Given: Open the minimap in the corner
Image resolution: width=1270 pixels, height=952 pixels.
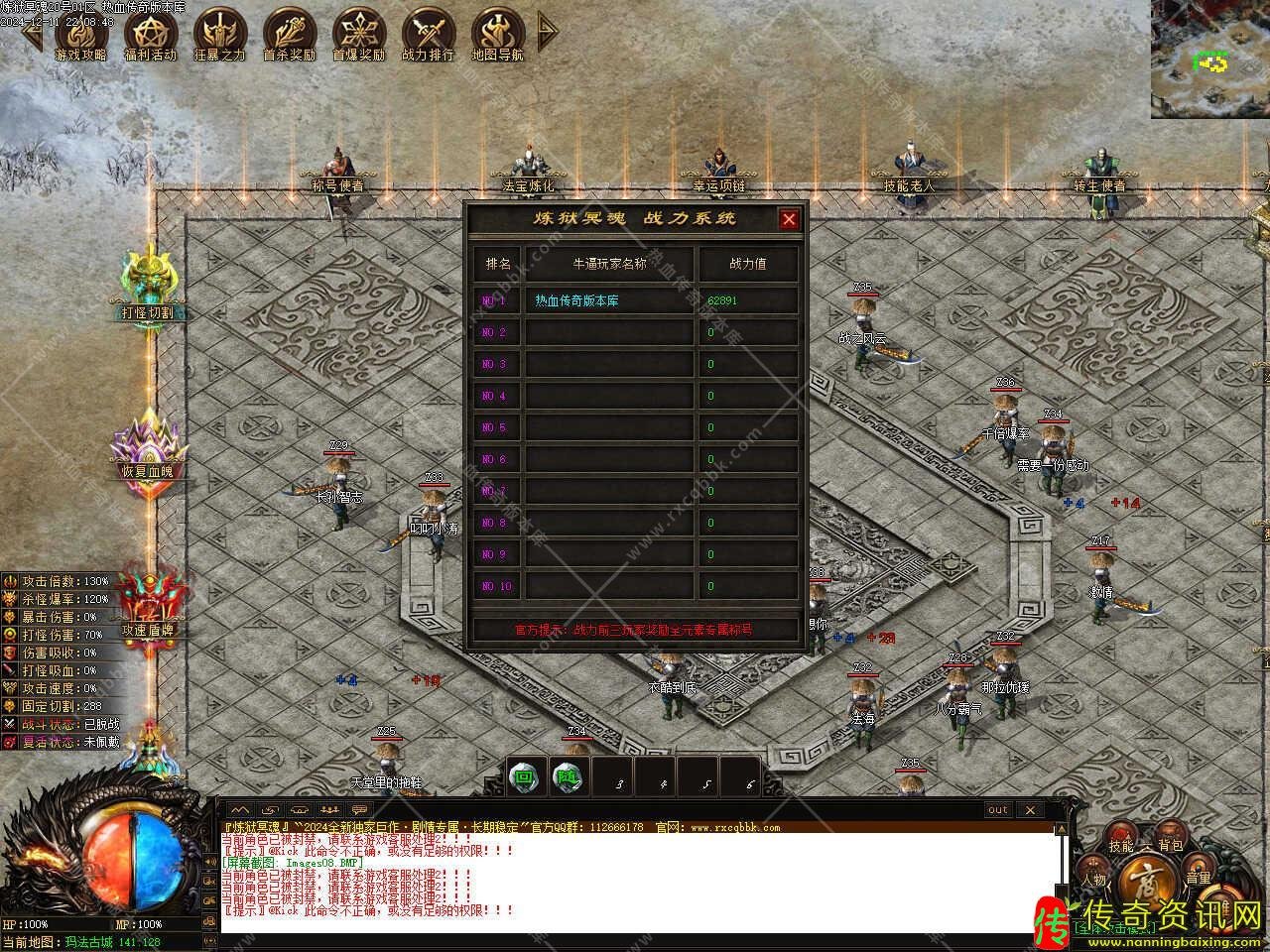Looking at the screenshot, I should 1209,59.
